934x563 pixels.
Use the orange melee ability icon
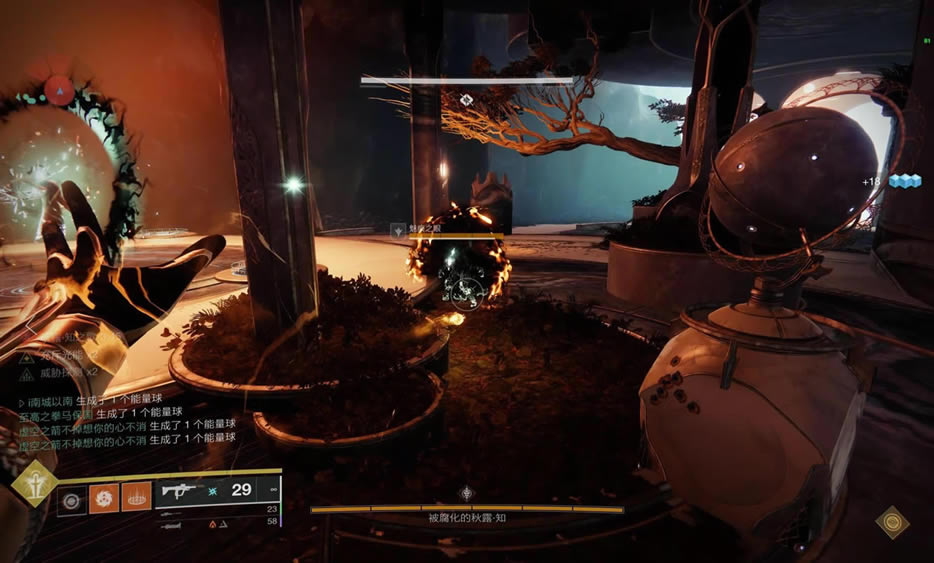click(x=104, y=497)
